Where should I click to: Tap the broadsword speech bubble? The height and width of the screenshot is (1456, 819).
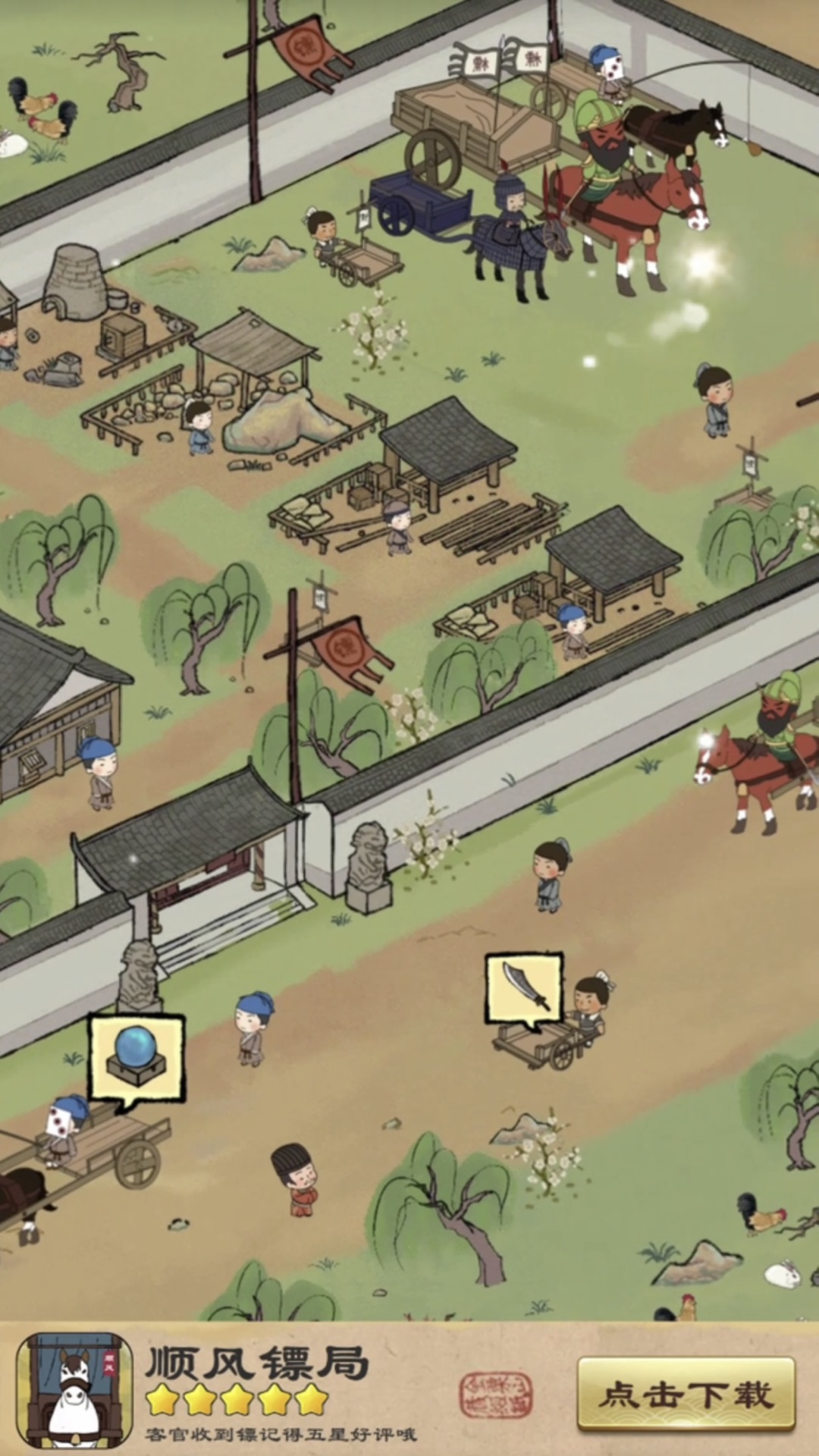(524, 988)
